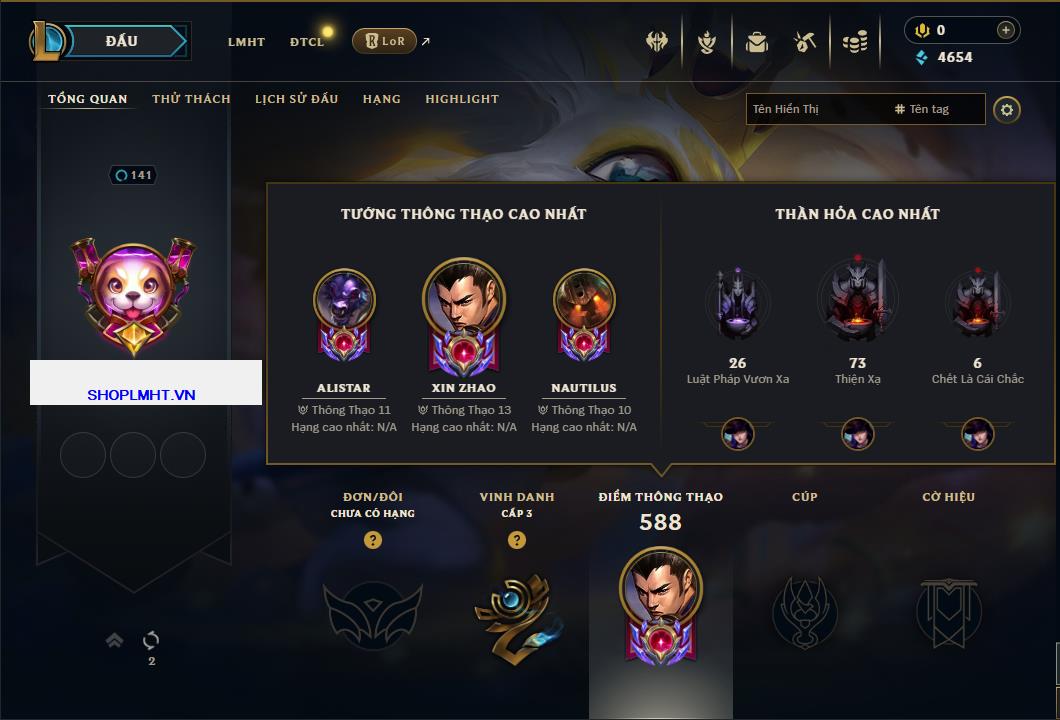Screen dimensions: 1060x720
Task: Click the plus button to buy RP
Action: (x=1005, y=30)
